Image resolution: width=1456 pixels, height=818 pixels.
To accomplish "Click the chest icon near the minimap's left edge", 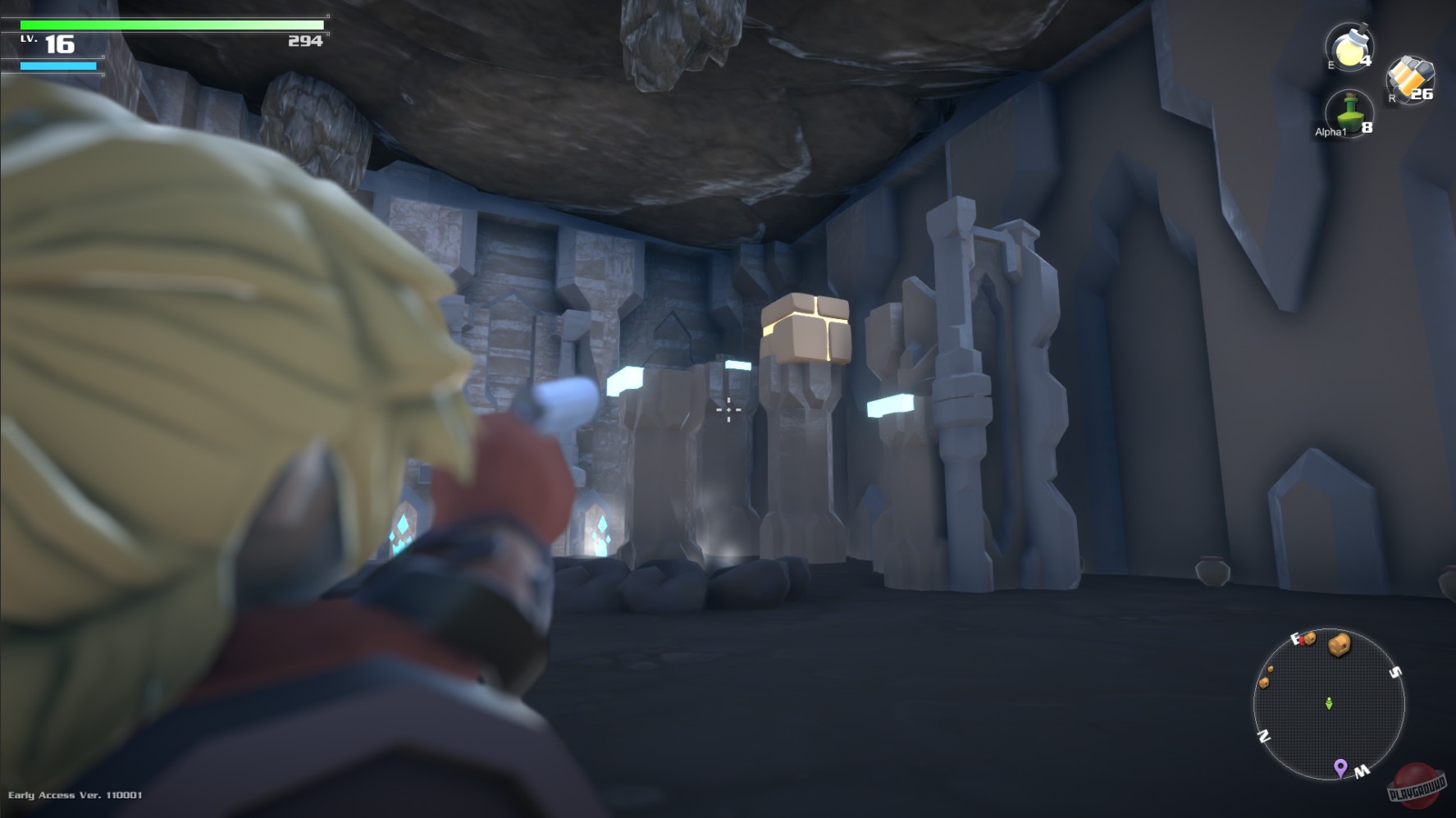I will [x=1265, y=683].
